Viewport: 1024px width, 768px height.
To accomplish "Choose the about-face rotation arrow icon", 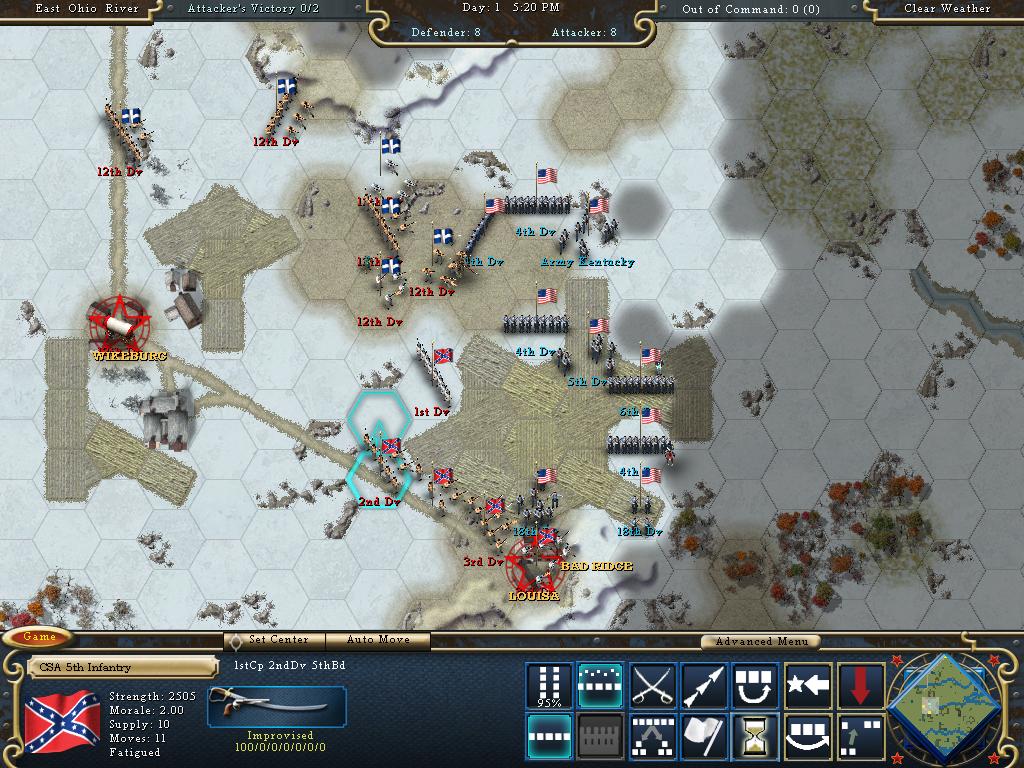I will [756, 685].
